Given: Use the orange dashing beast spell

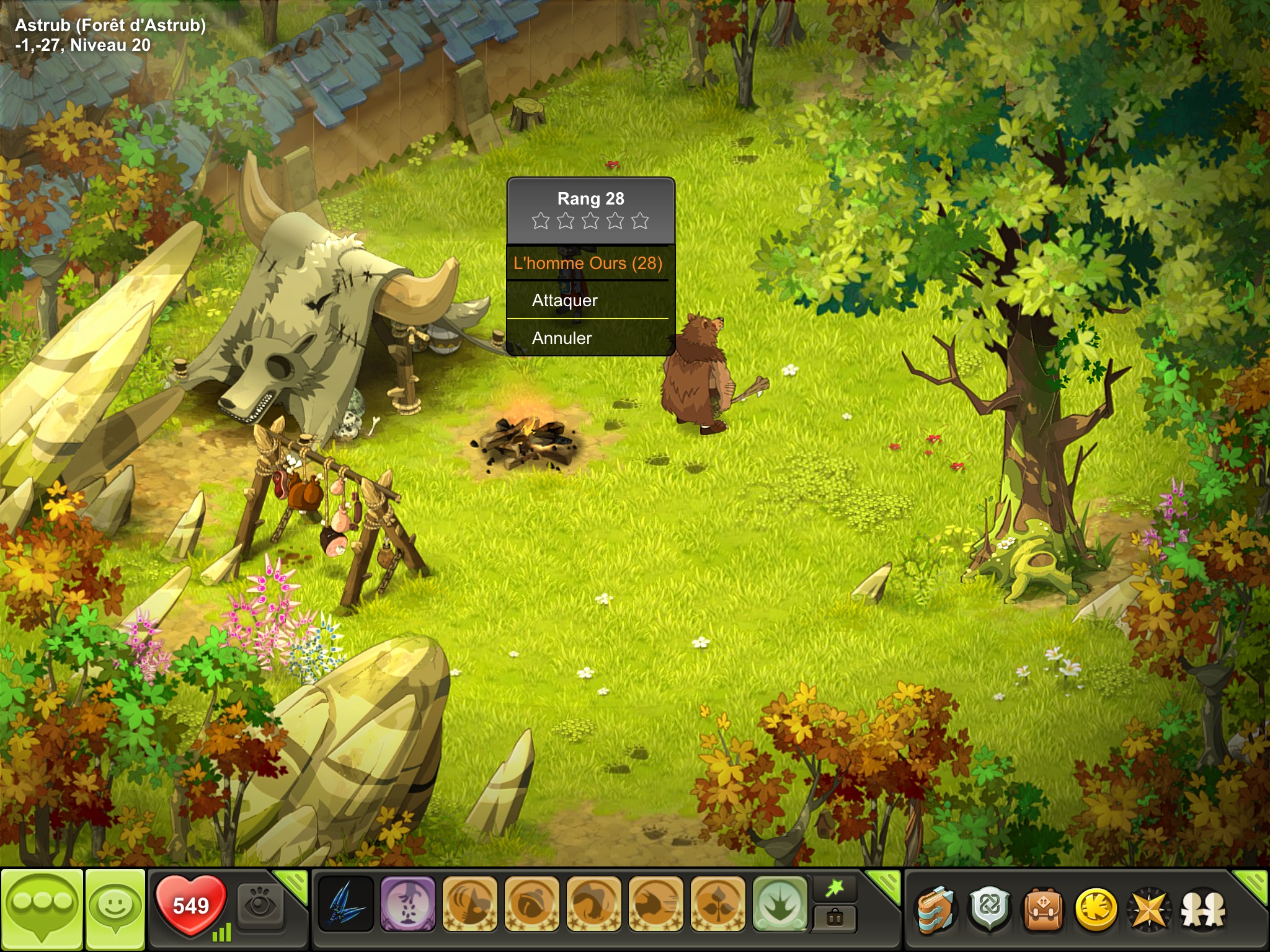Looking at the screenshot, I should coord(655,904).
